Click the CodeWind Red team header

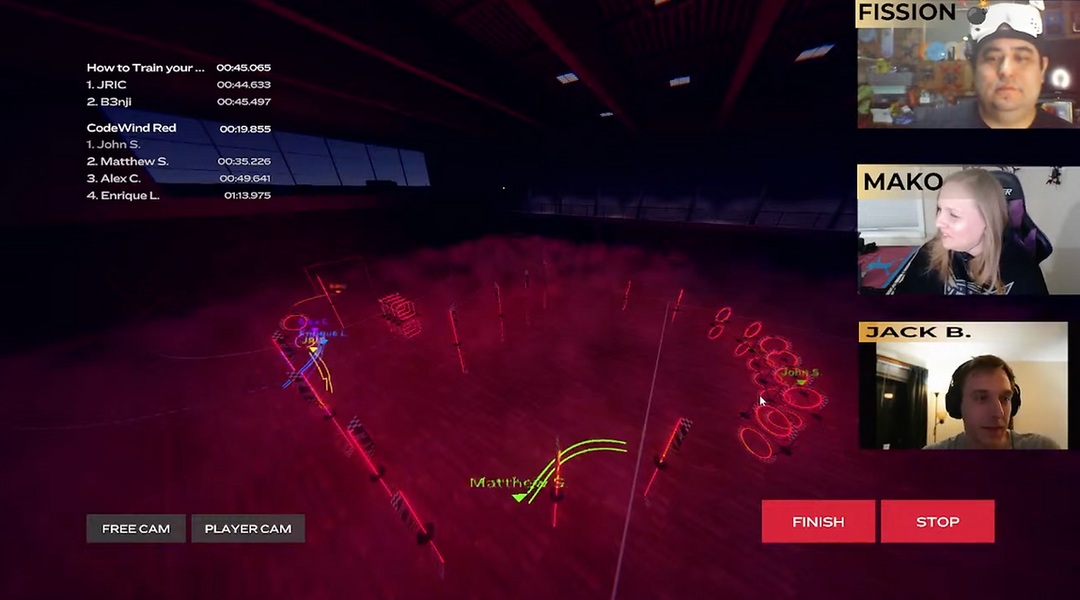coord(131,128)
